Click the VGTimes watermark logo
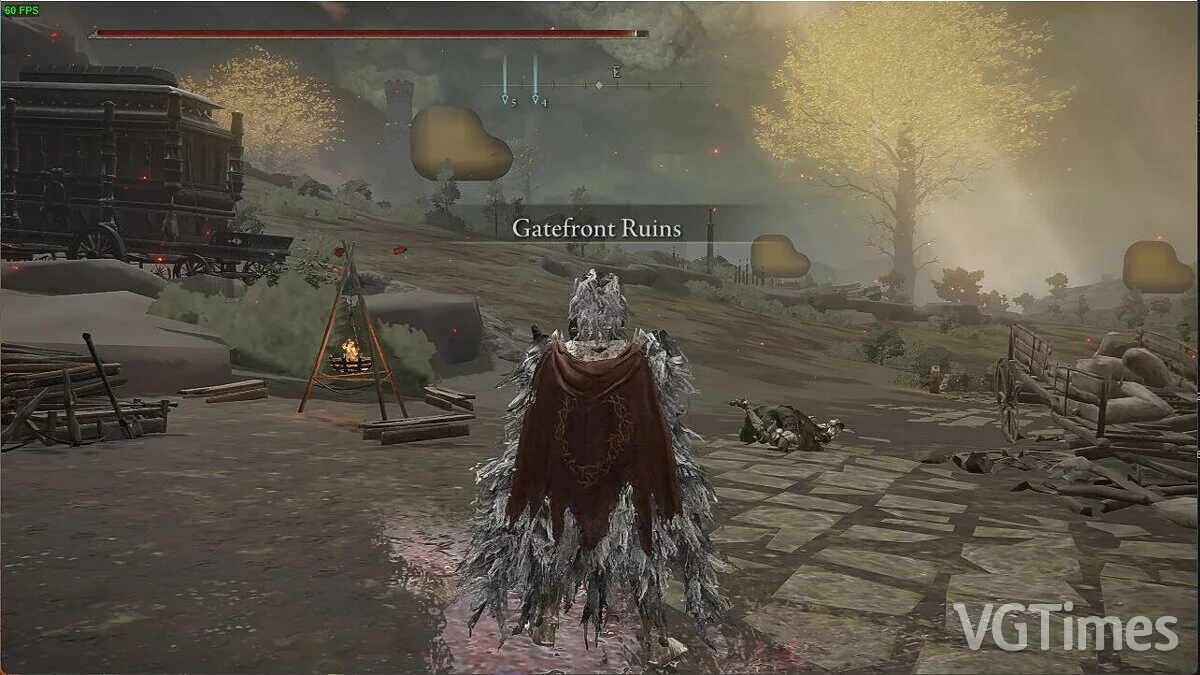This screenshot has width=1200, height=675. pos(1065,627)
